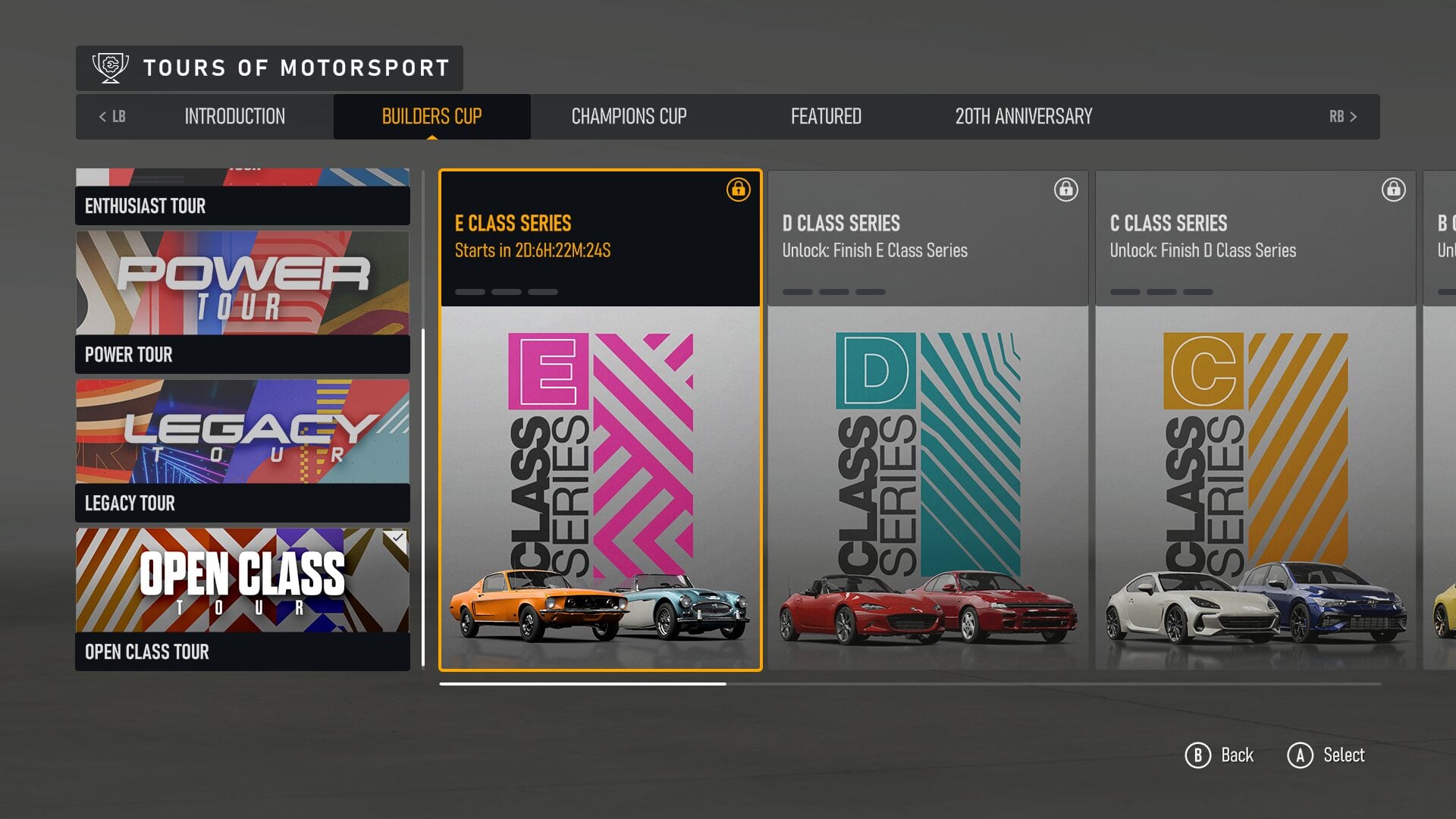
Task: Switch to the 20th Anniversary tab
Action: pyautogui.click(x=1023, y=116)
